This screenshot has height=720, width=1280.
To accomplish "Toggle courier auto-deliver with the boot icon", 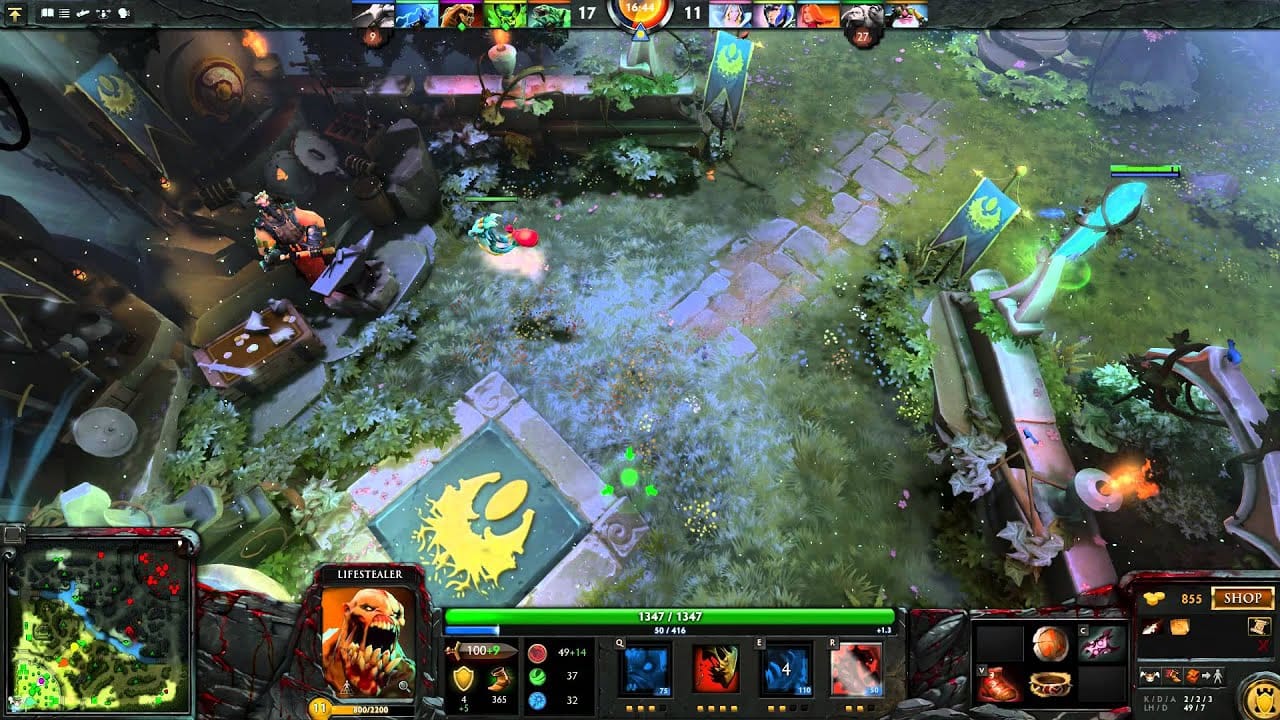I will point(1172,676).
